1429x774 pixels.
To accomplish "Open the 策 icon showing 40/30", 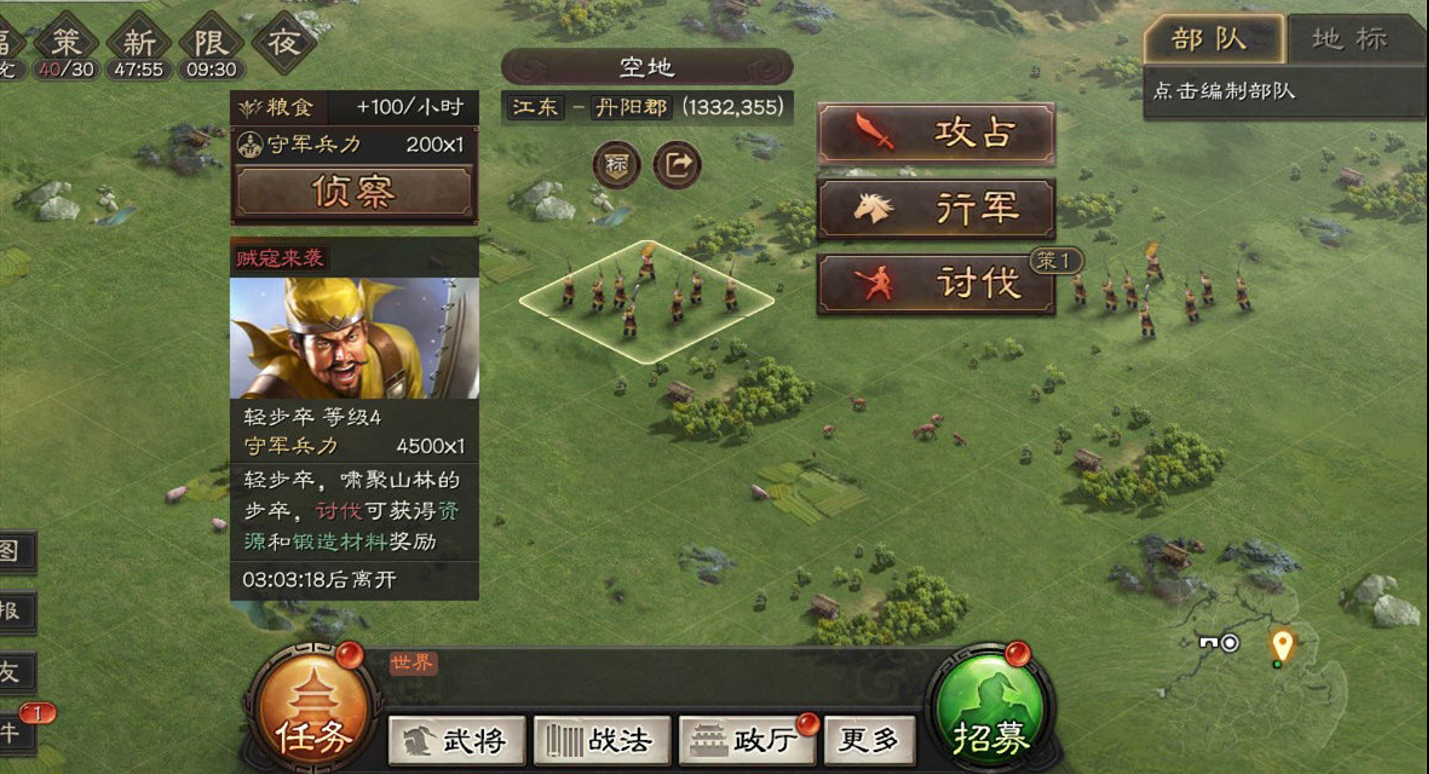I will coord(66,38).
